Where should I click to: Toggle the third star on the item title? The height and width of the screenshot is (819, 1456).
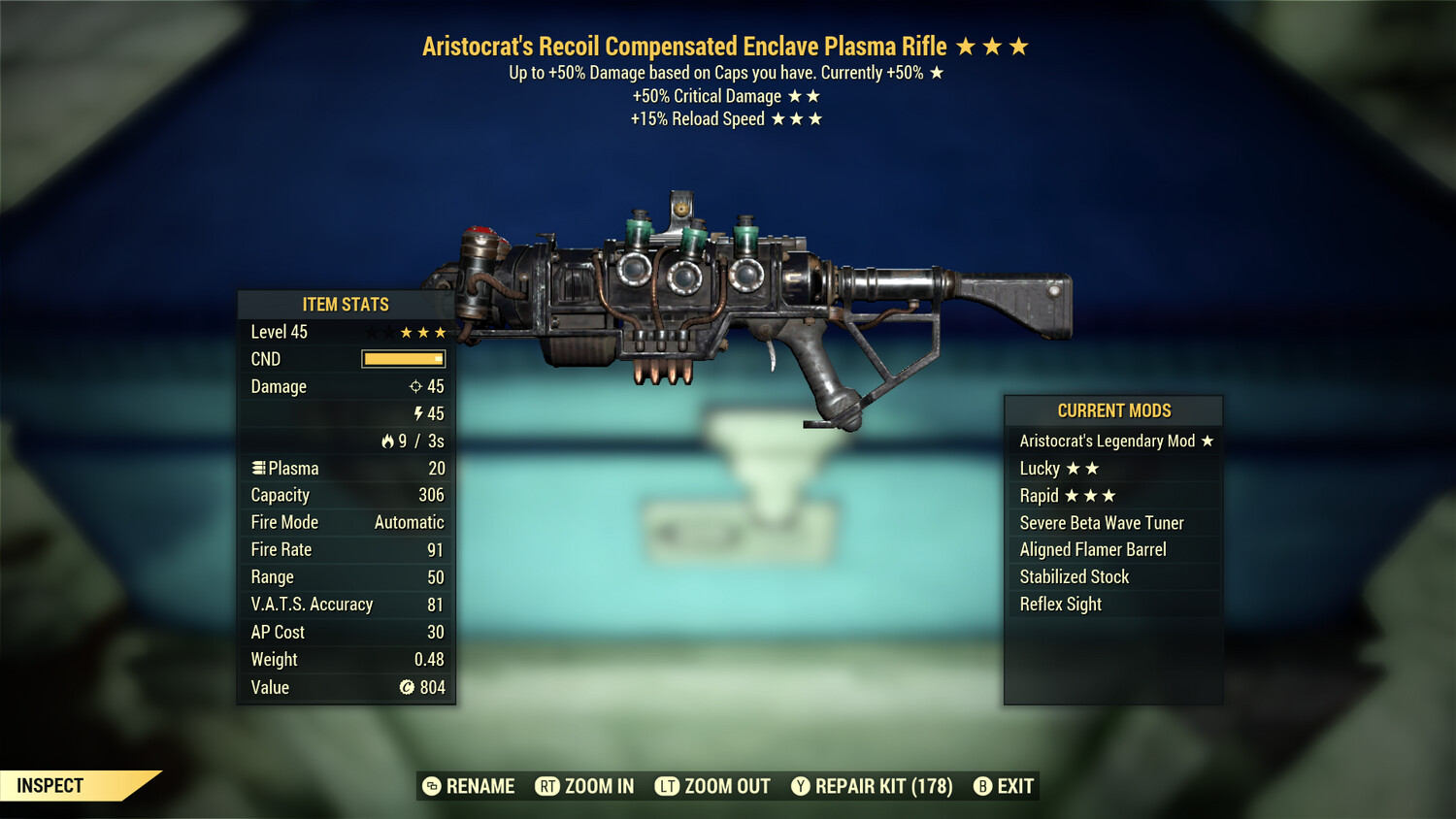tap(1017, 45)
